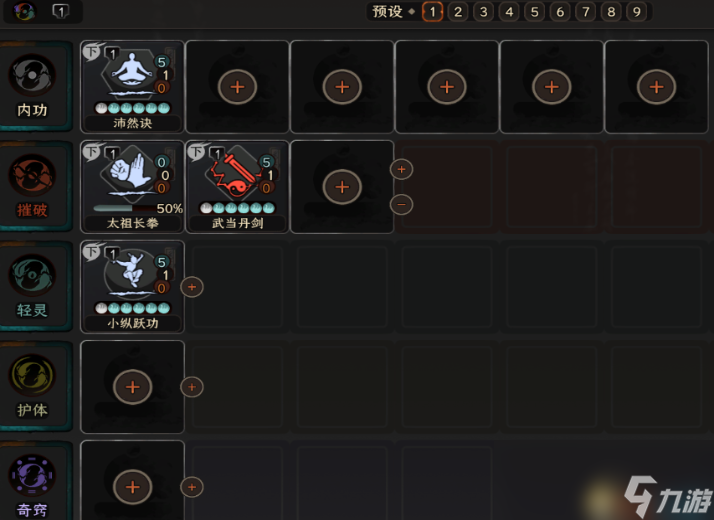This screenshot has height=520, width=714.
Task: Open the 奇窍 category
Action: (32, 485)
